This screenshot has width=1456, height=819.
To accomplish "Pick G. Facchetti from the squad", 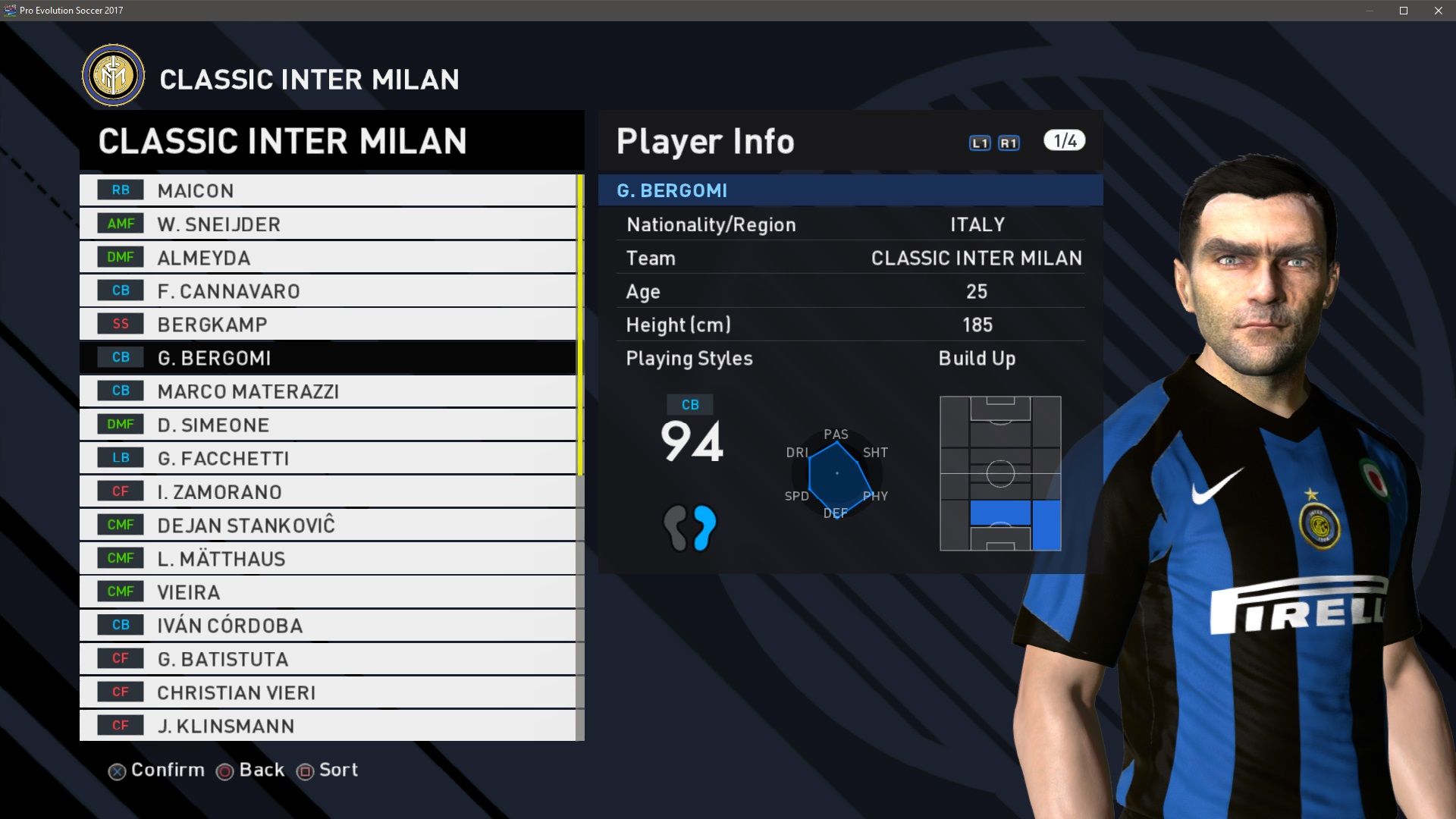I will (328, 457).
